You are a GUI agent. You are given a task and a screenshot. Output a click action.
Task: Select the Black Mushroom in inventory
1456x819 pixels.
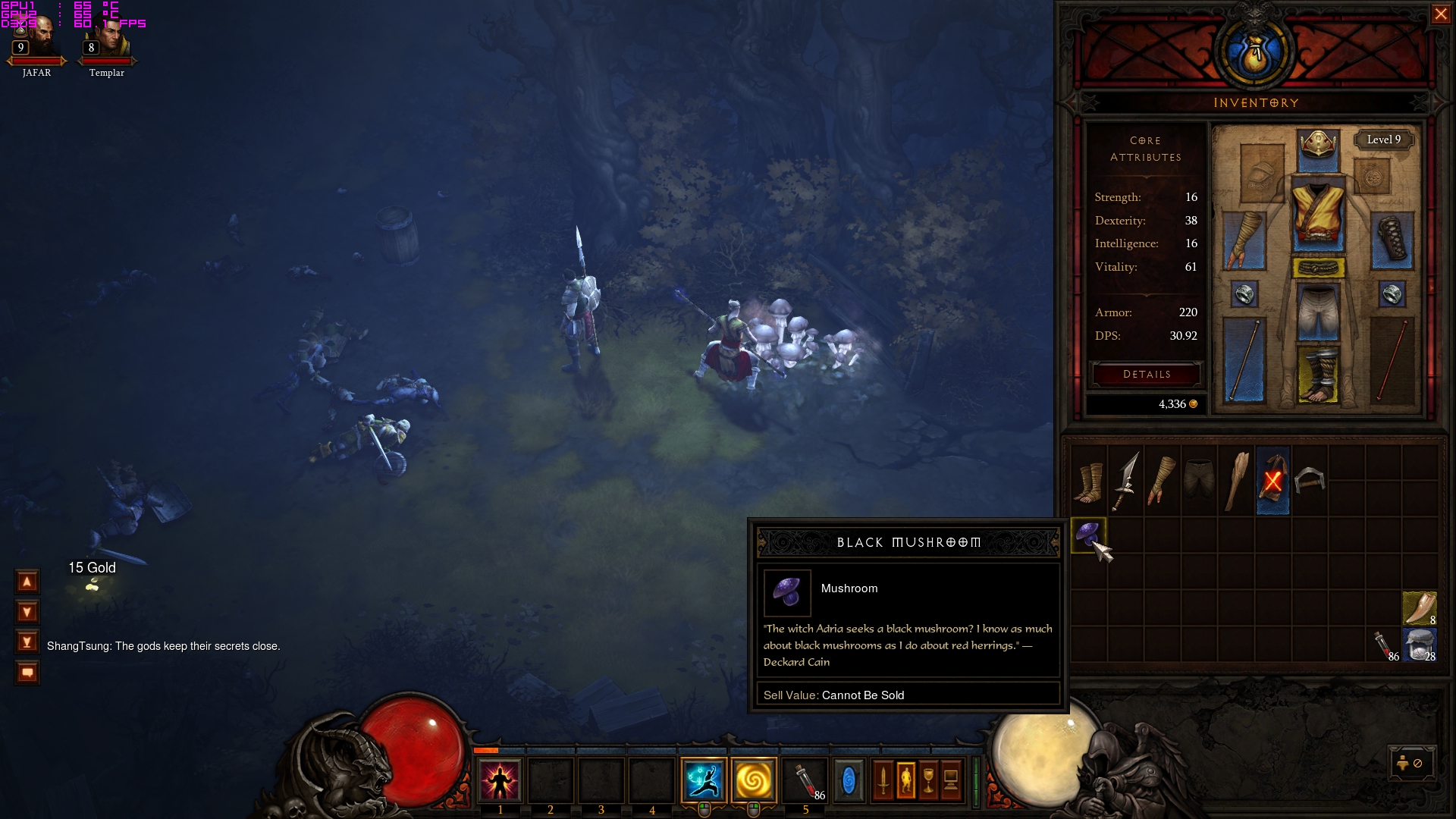(x=1088, y=535)
